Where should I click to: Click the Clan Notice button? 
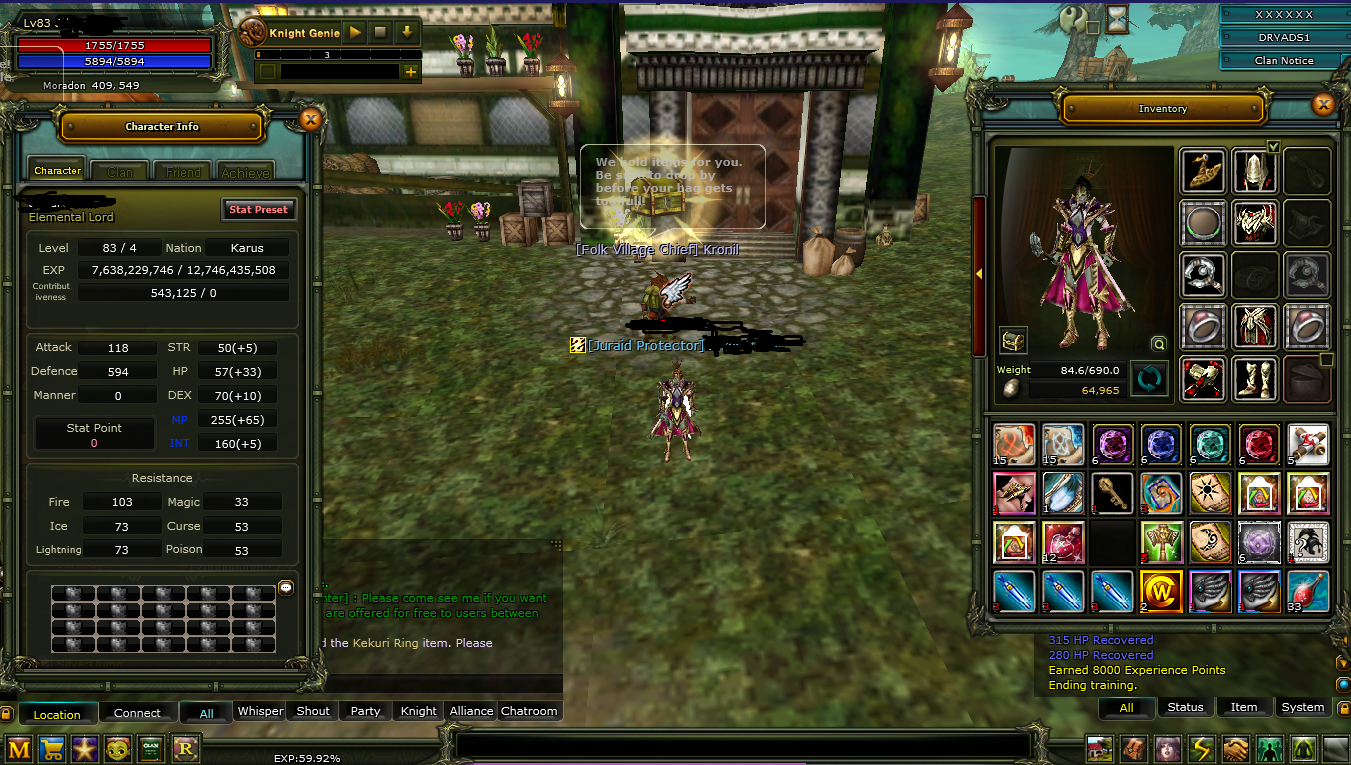coord(1284,60)
